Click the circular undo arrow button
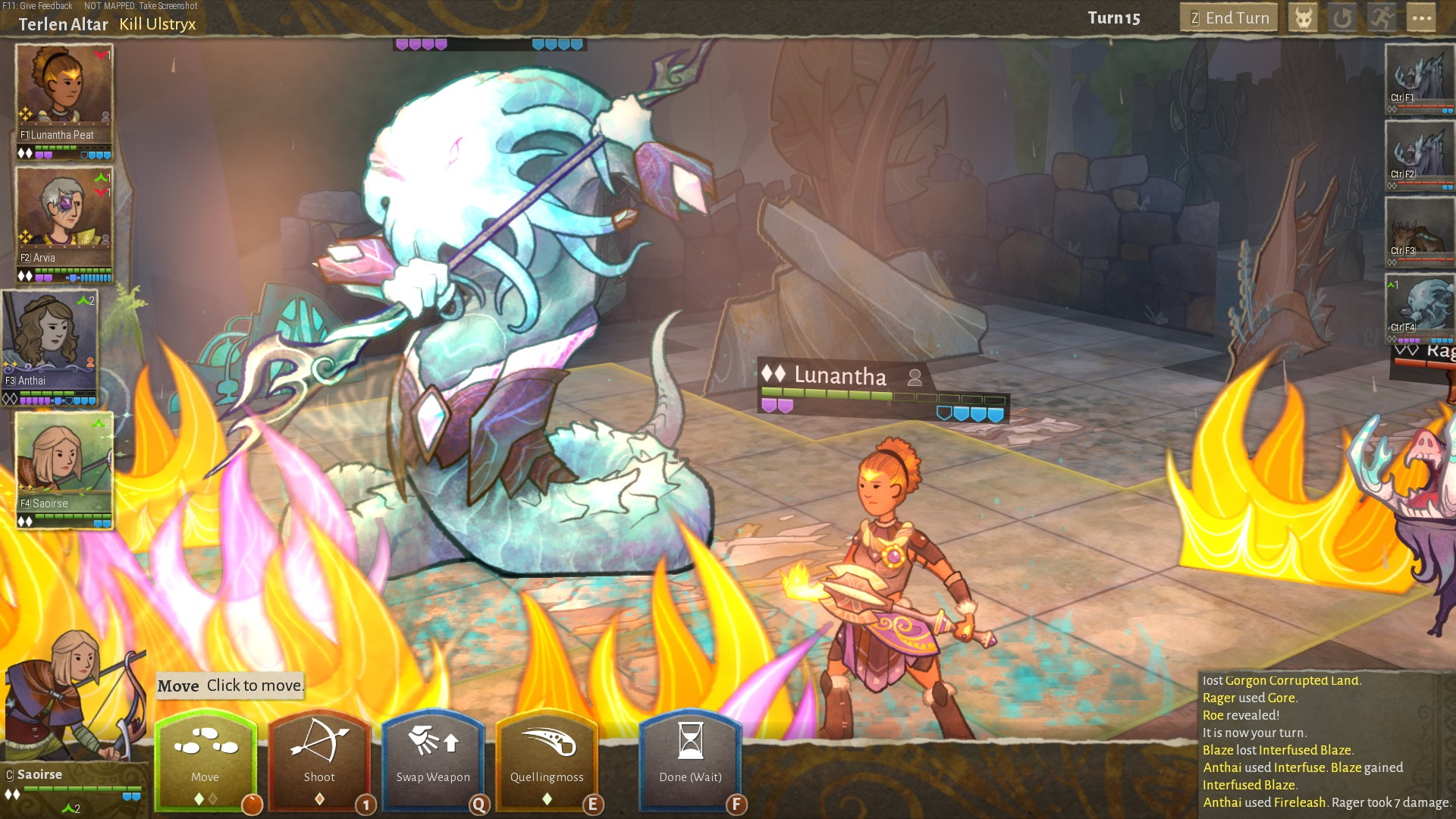The width and height of the screenshot is (1456, 819). (x=1342, y=18)
